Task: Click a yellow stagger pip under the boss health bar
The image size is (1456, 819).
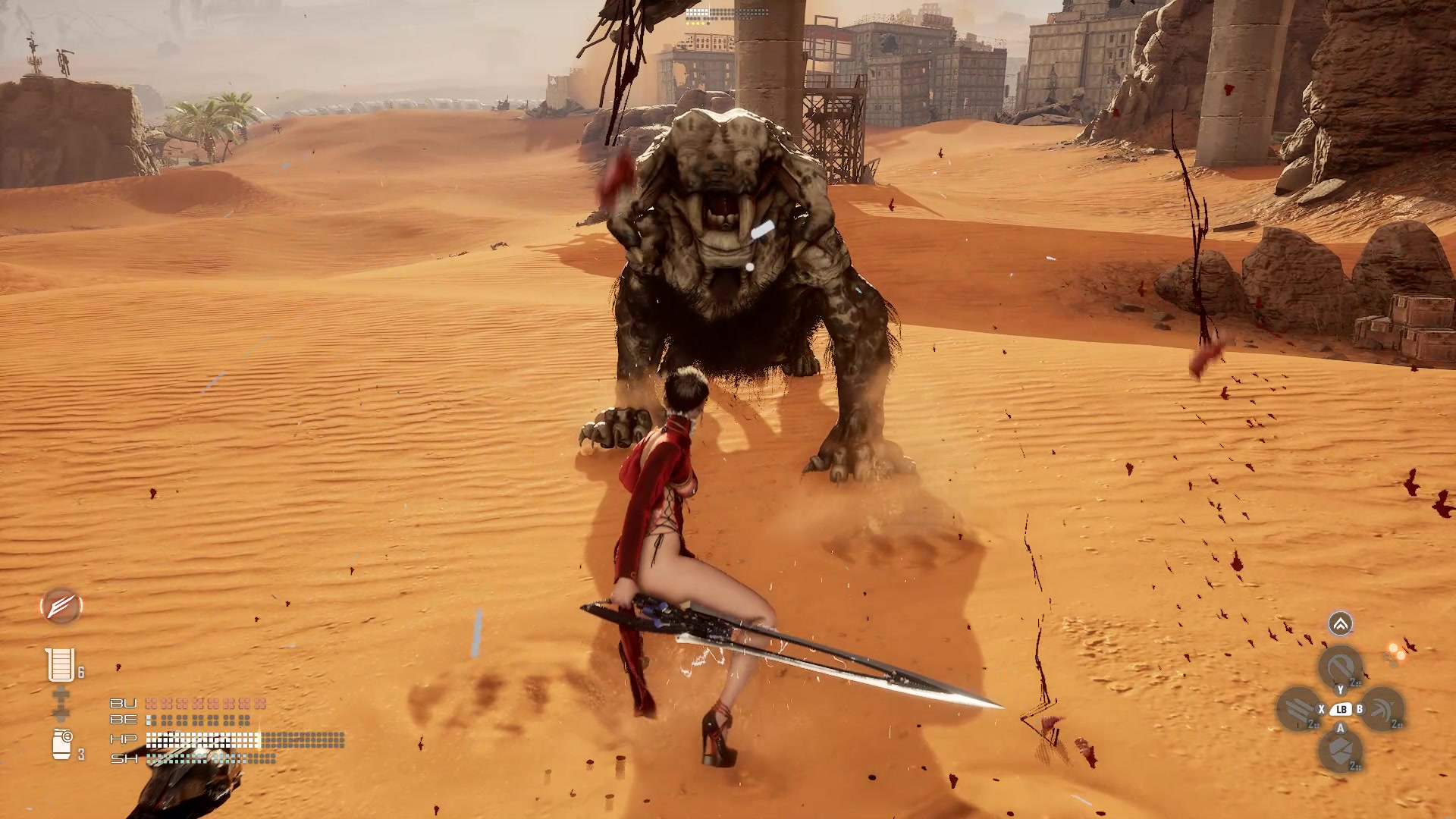Action: pyautogui.click(x=688, y=23)
